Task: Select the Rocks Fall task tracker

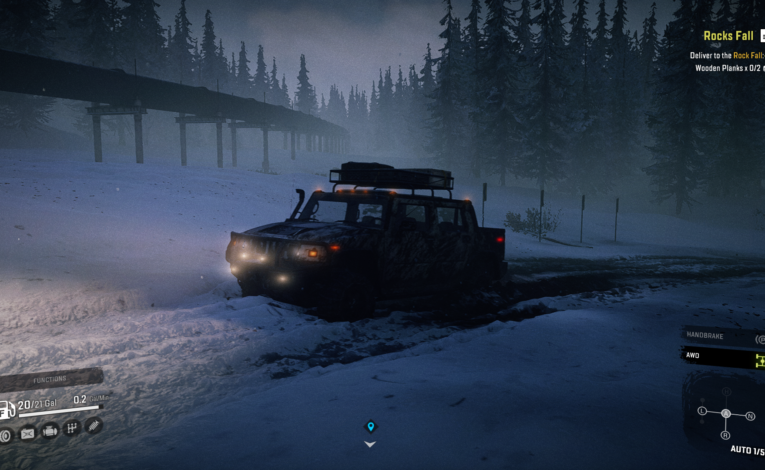Action: (x=727, y=36)
